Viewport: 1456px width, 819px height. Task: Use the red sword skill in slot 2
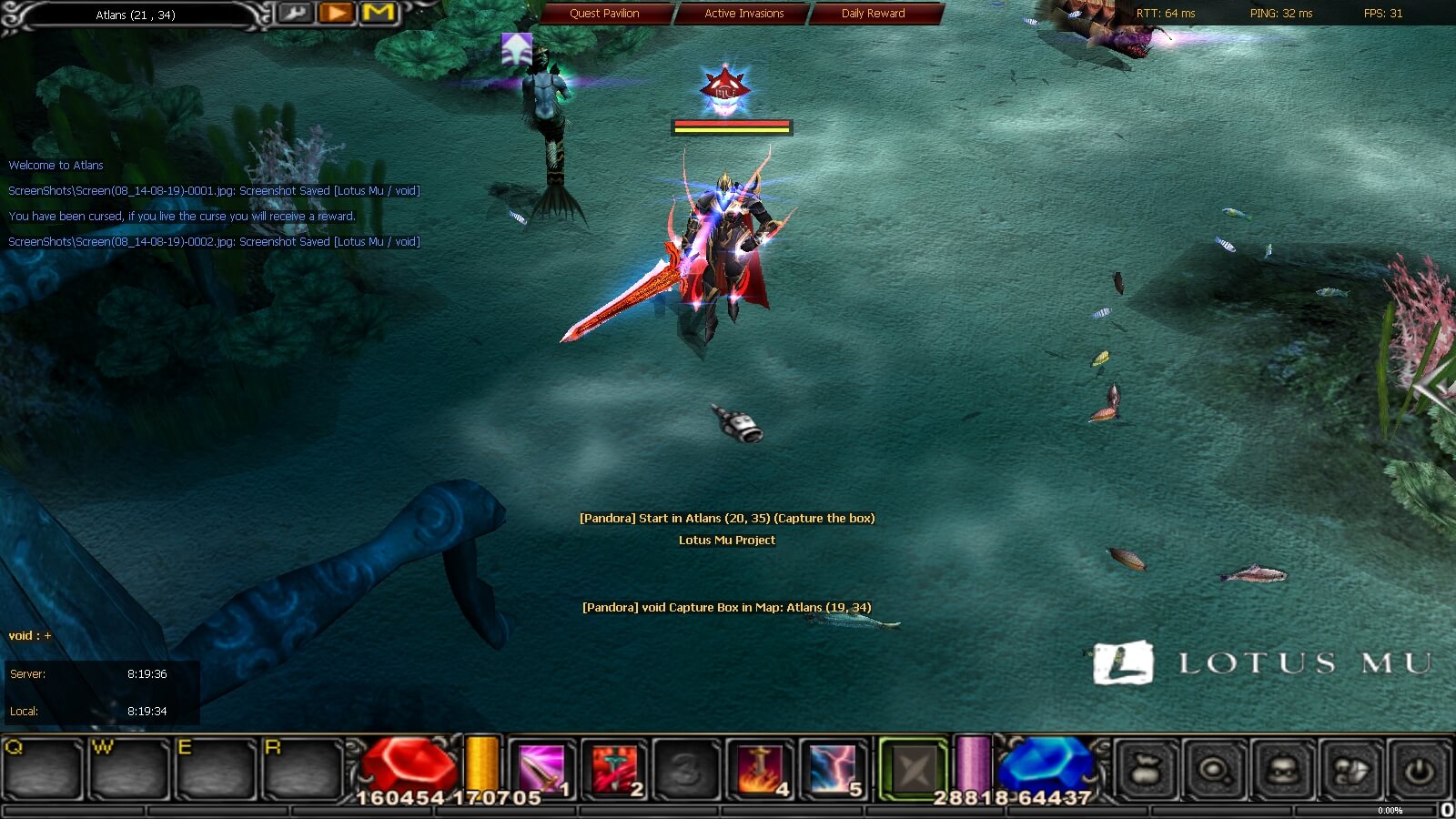coord(614,769)
